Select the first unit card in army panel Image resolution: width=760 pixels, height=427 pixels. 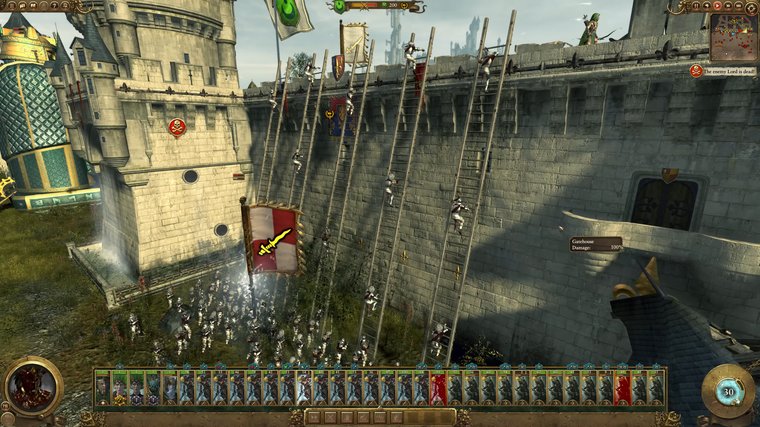coord(103,387)
